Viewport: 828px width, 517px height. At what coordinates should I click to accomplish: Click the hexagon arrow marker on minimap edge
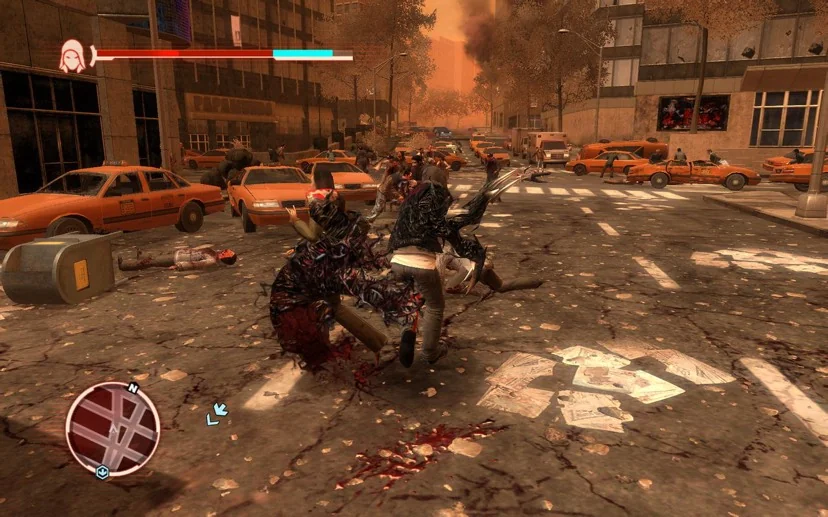102,472
